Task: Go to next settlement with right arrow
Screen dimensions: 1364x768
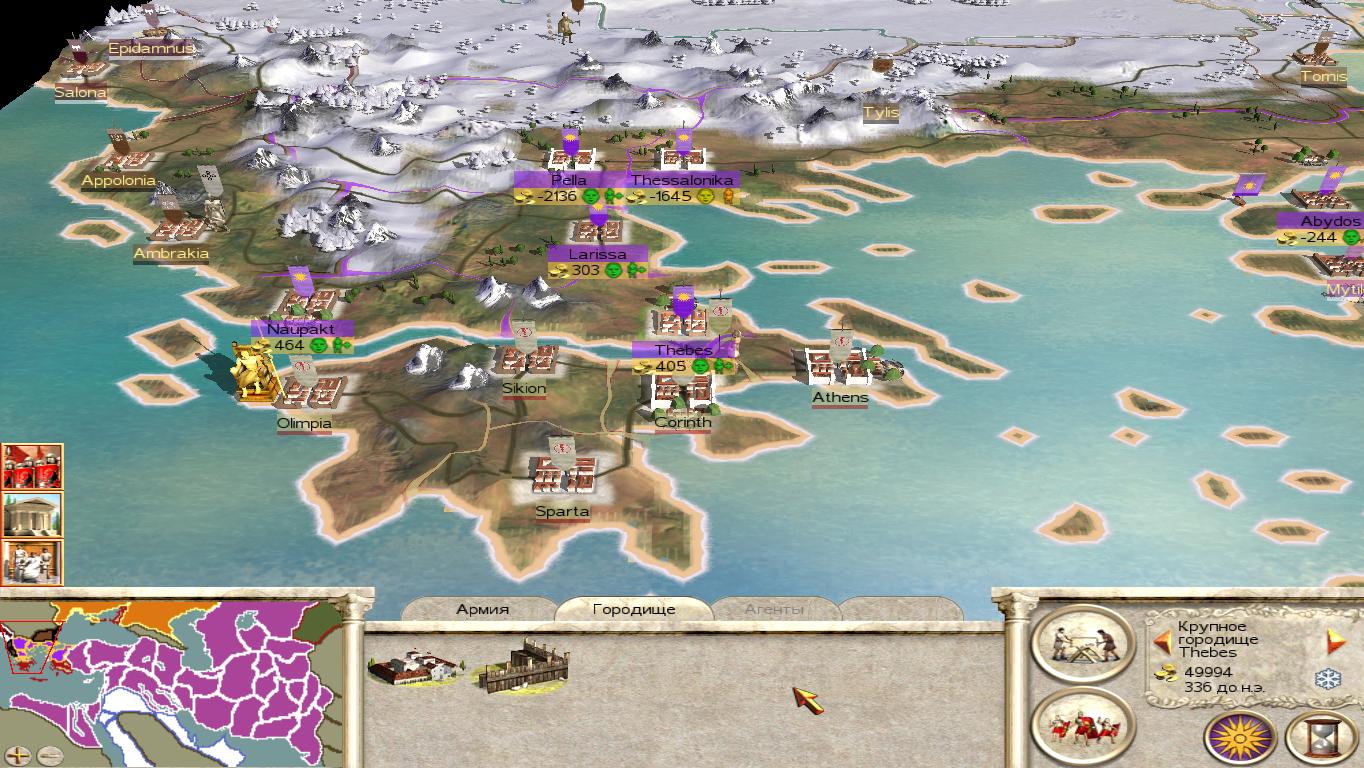Action: (x=1334, y=641)
